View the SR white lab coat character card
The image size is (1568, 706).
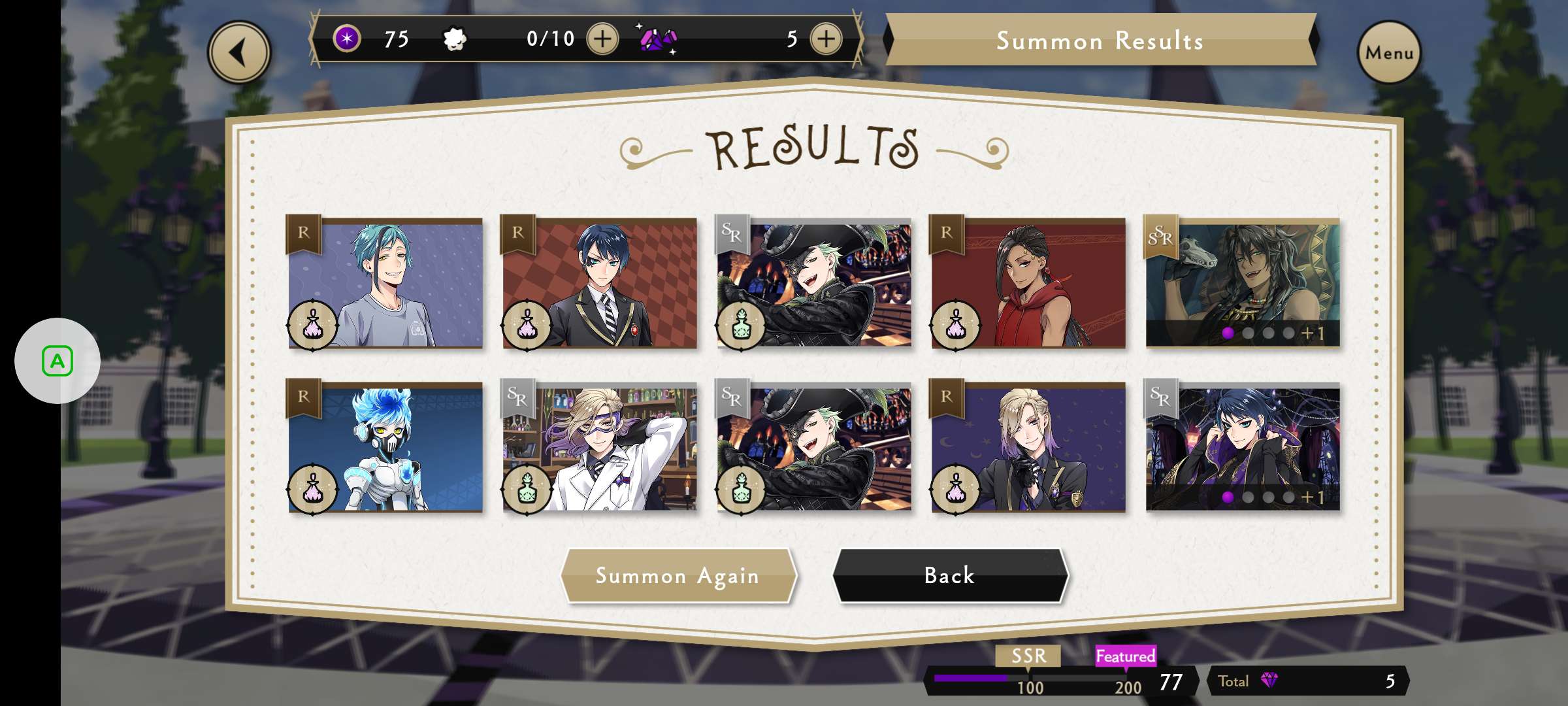(x=599, y=447)
